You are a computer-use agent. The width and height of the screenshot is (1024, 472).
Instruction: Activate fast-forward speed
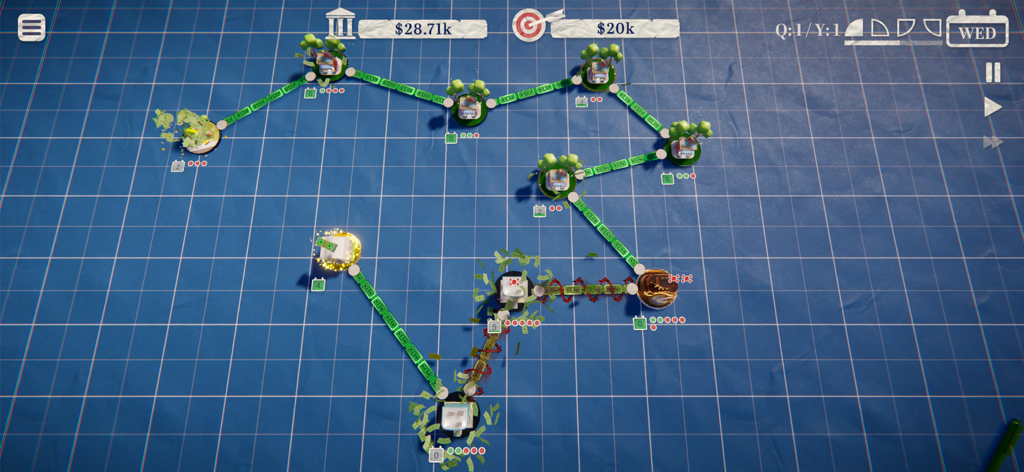(x=993, y=143)
